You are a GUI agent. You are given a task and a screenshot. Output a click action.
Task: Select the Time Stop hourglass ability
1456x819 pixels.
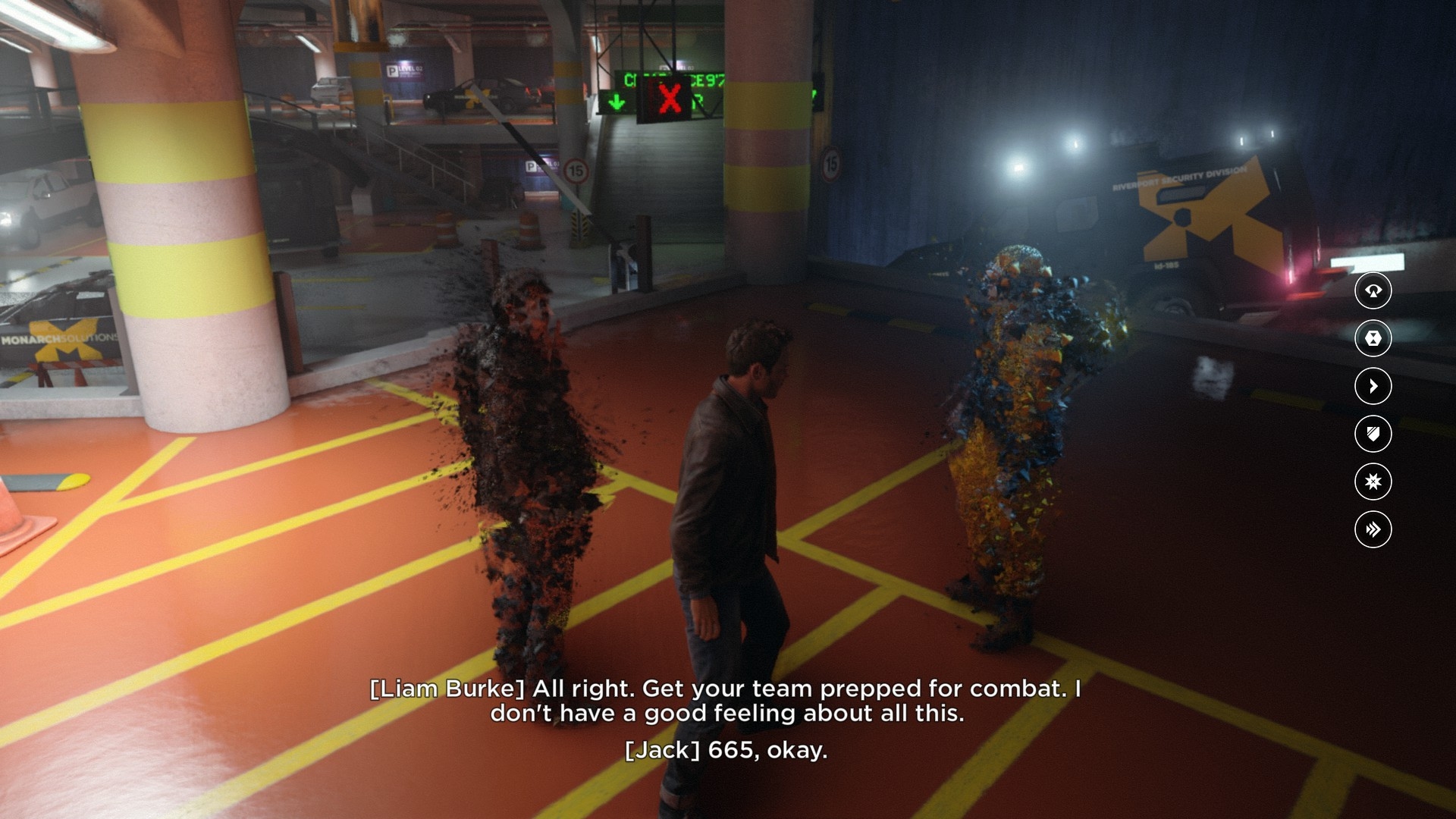(x=1373, y=338)
